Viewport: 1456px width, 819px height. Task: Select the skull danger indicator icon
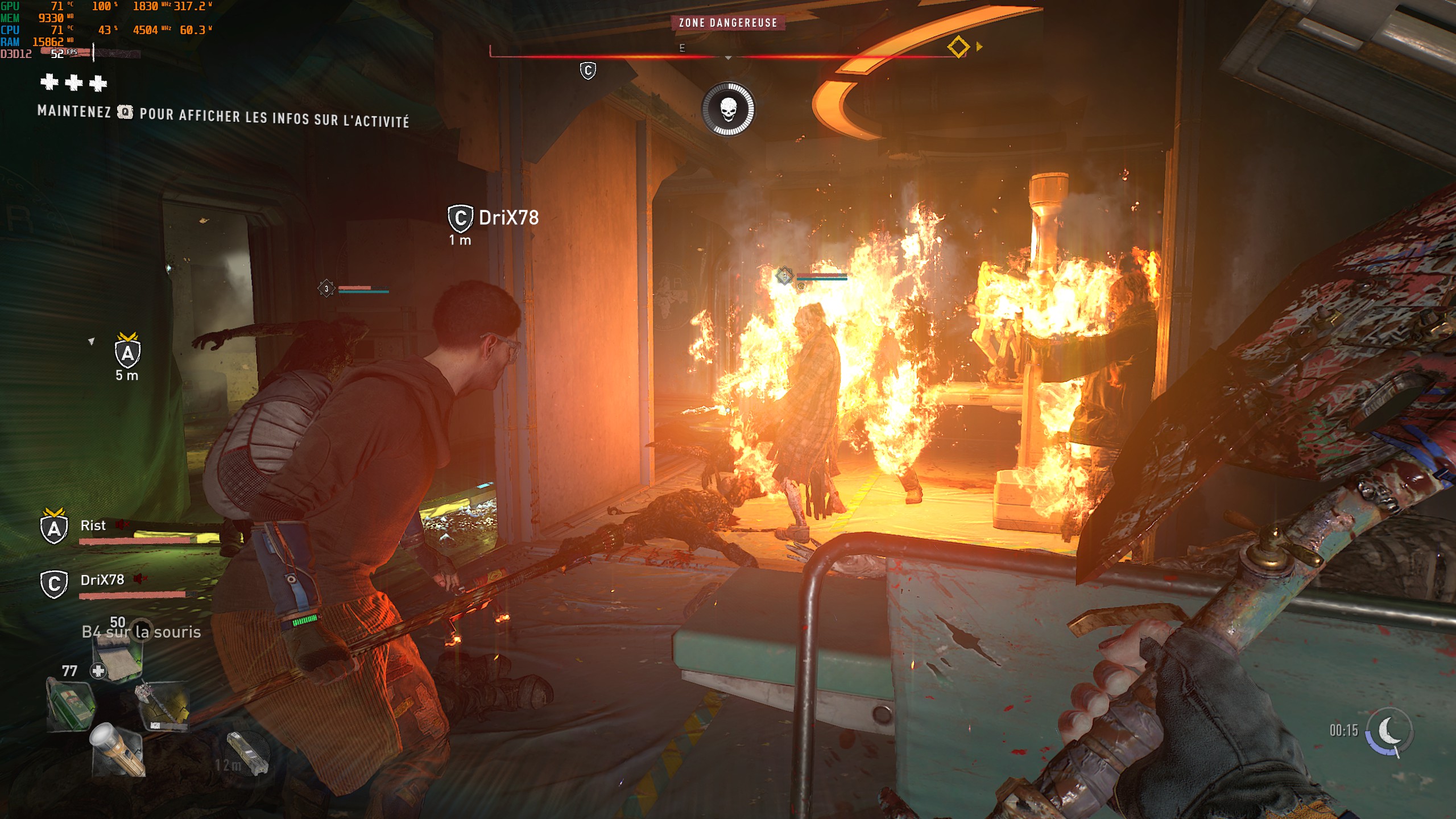pos(728,109)
